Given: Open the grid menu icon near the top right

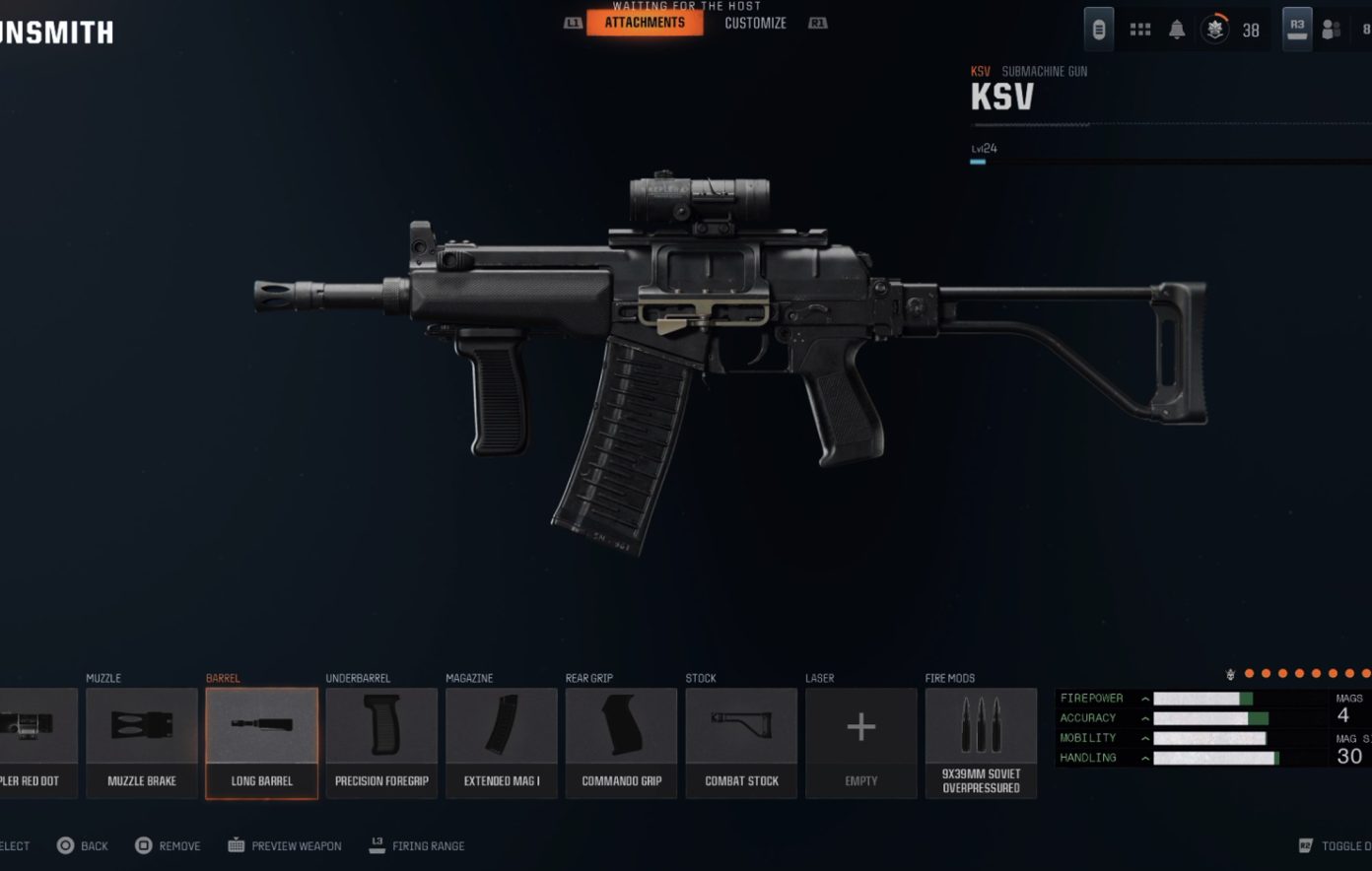Looking at the screenshot, I should [1140, 29].
